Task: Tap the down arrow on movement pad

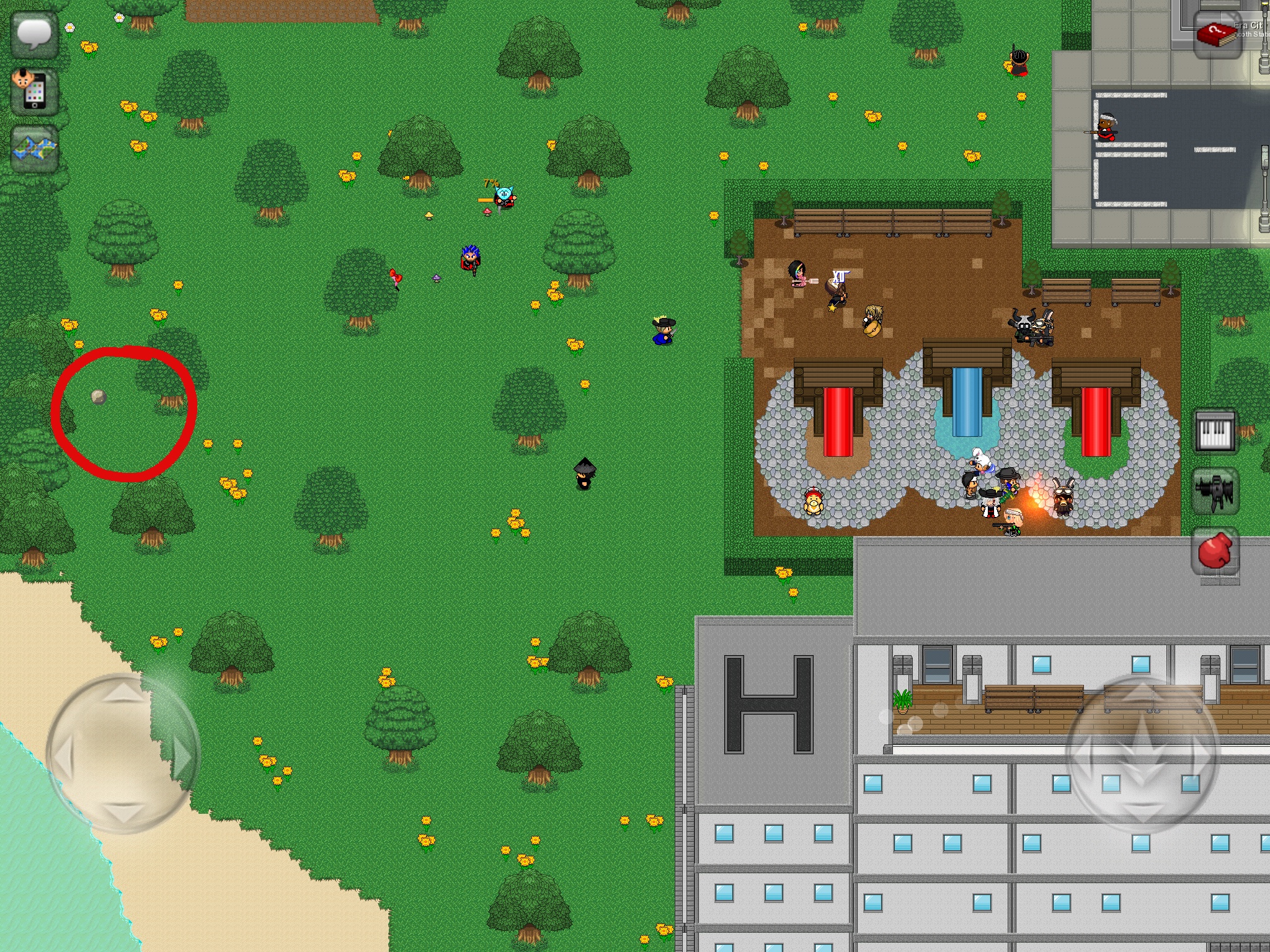Action: (x=123, y=813)
